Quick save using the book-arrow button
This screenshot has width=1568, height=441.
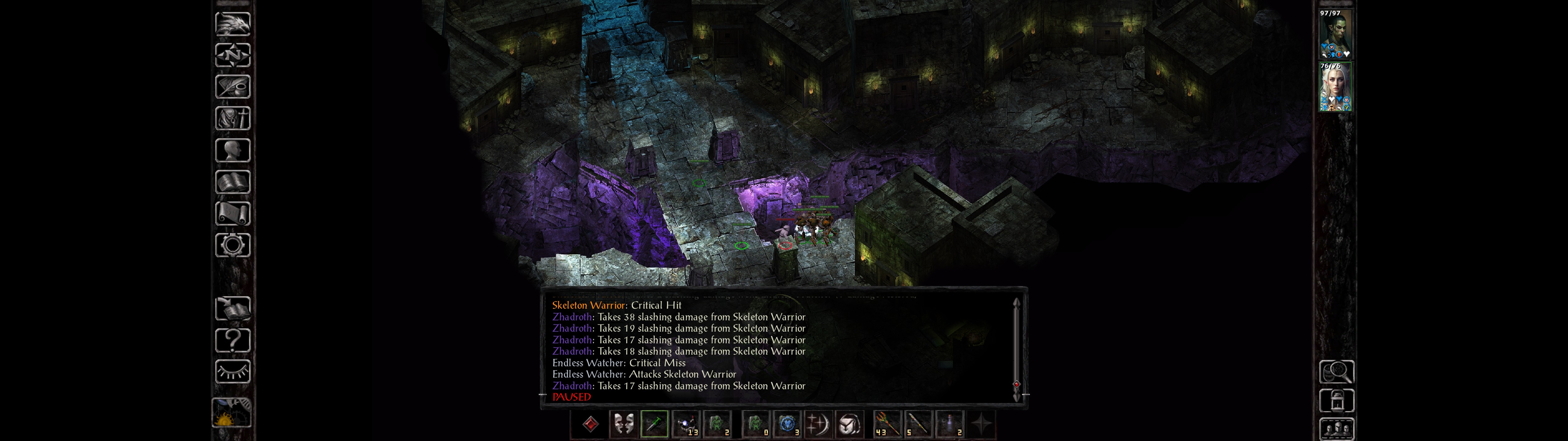point(232,308)
